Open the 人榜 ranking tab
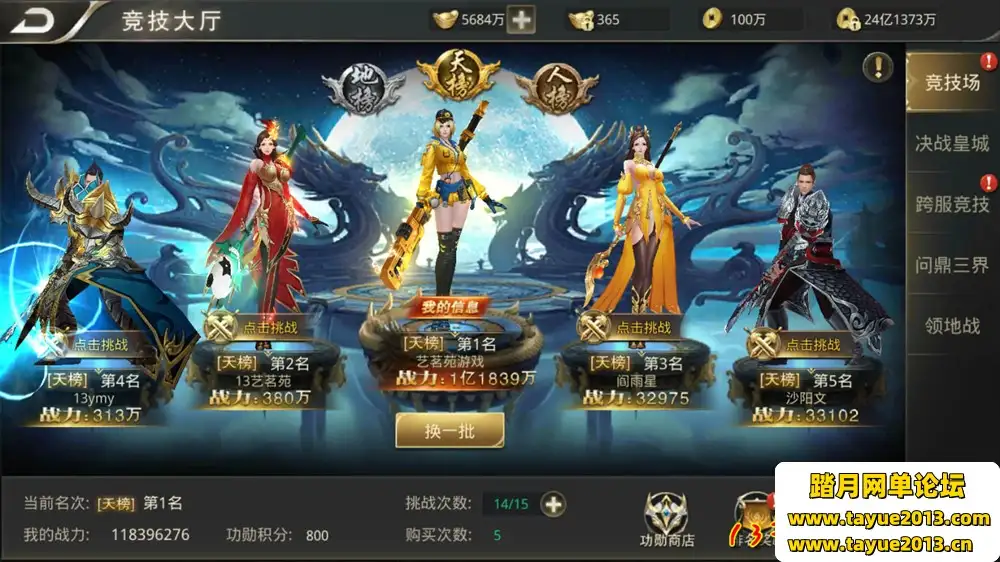Image resolution: width=1000 pixels, height=562 pixels. (x=555, y=89)
